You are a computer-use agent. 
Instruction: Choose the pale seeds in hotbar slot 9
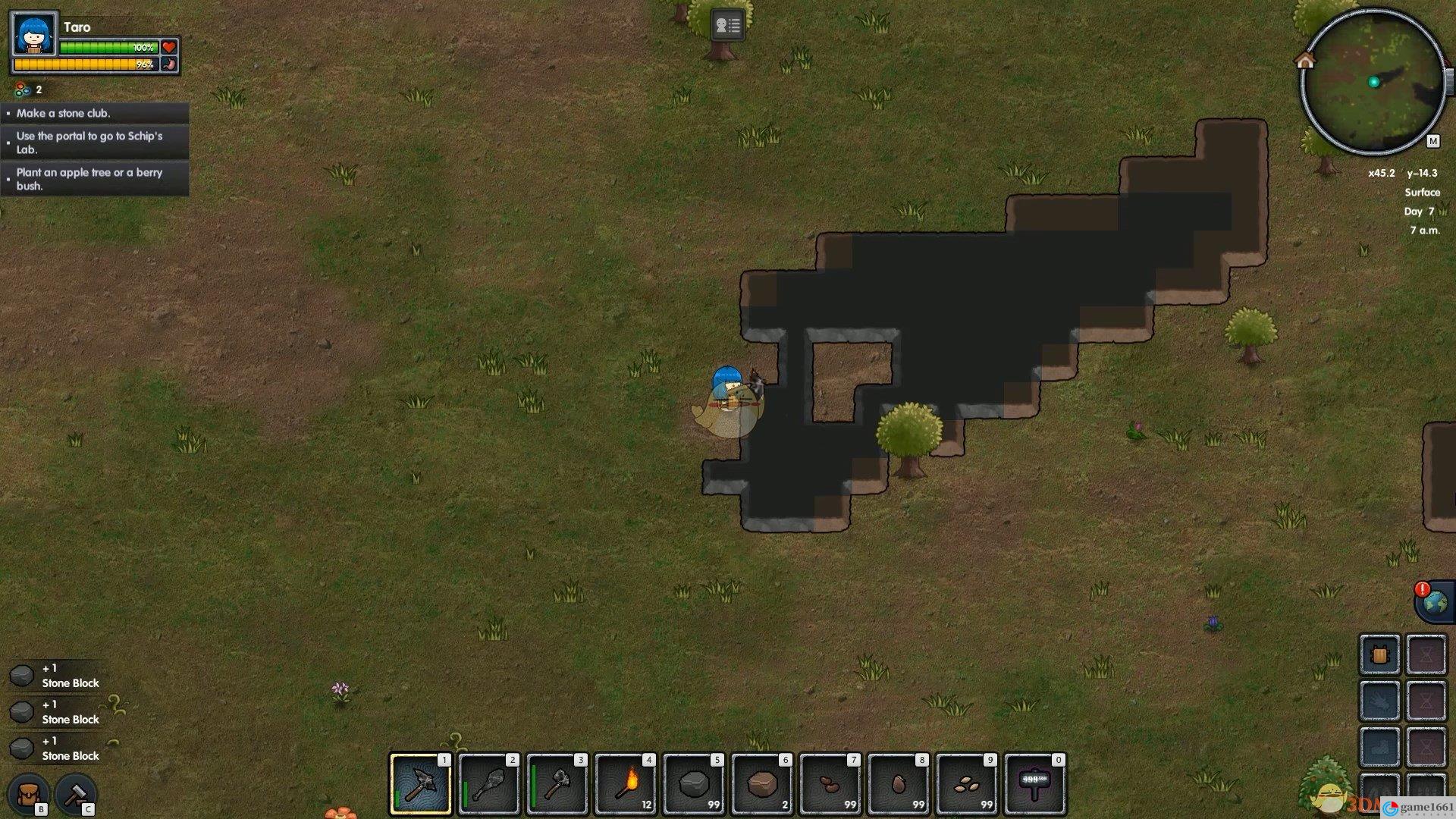(966, 784)
